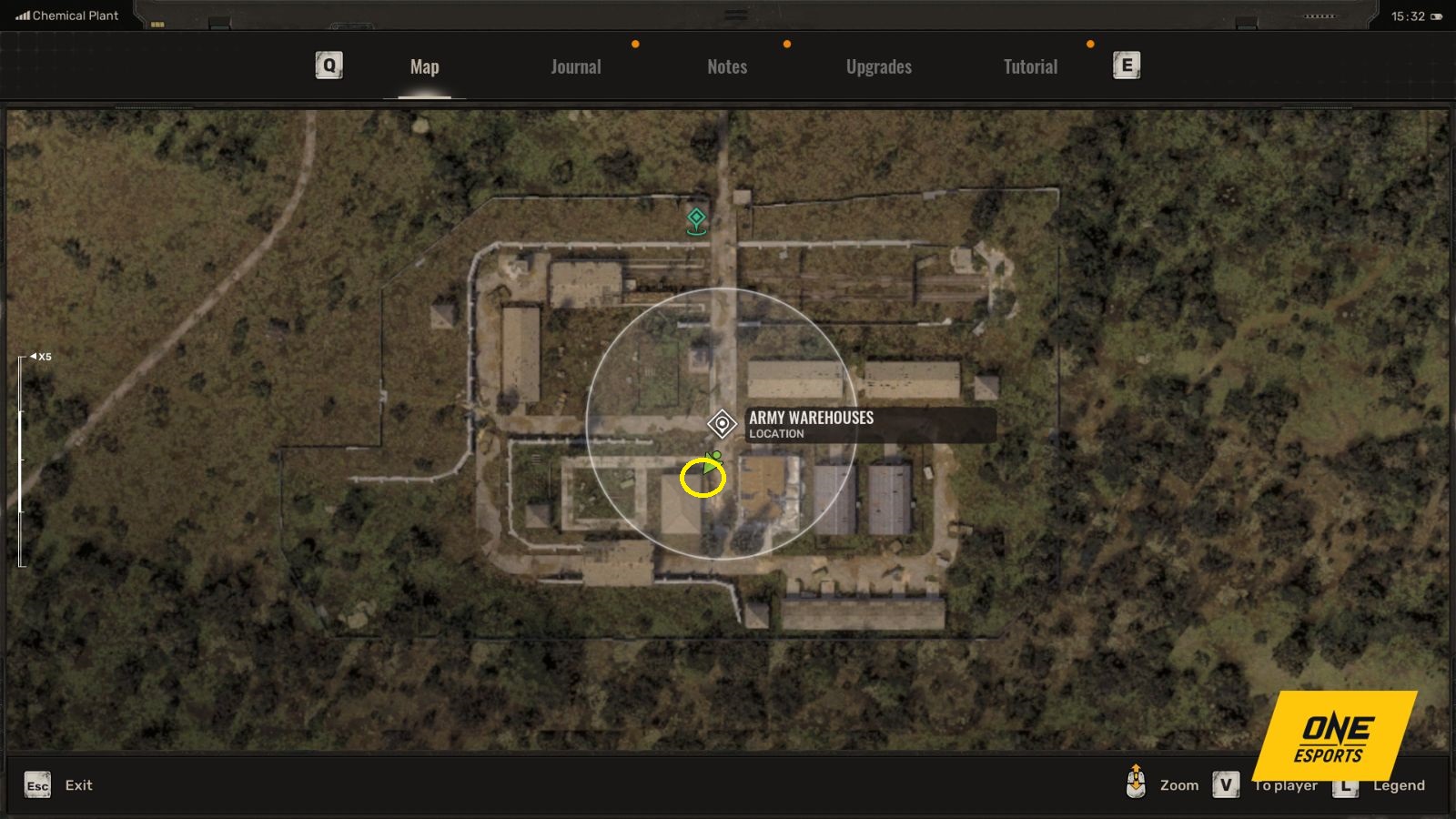Click the Q key icon left of the Map tab

(328, 65)
